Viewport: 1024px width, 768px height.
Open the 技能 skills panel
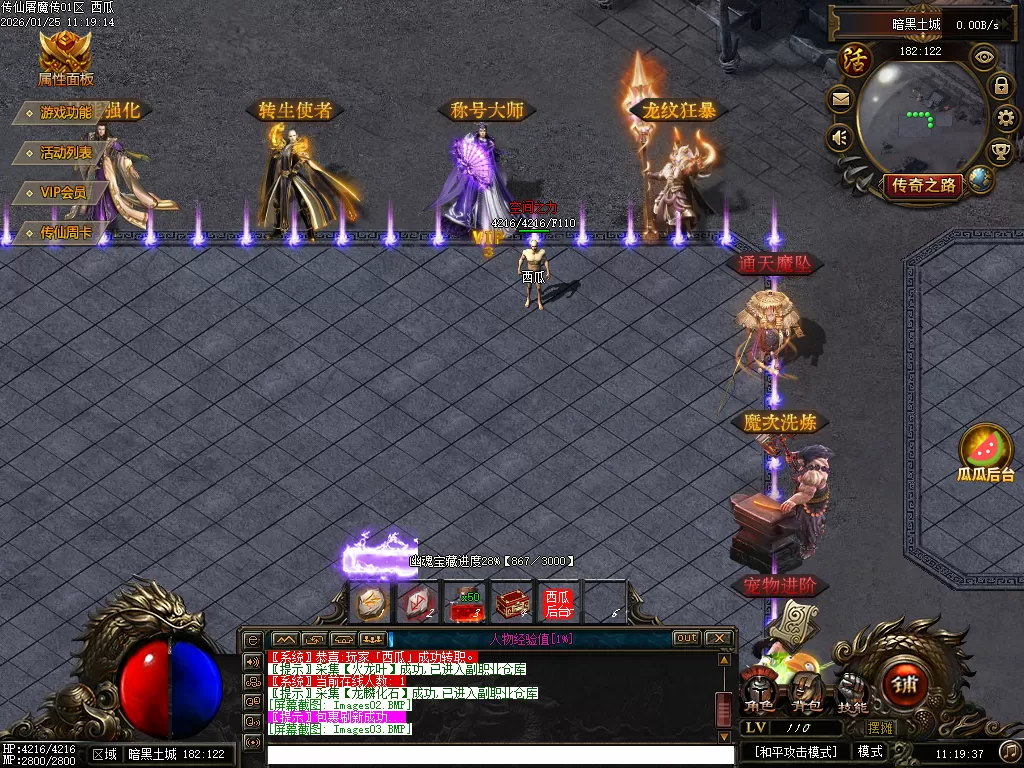click(x=851, y=692)
